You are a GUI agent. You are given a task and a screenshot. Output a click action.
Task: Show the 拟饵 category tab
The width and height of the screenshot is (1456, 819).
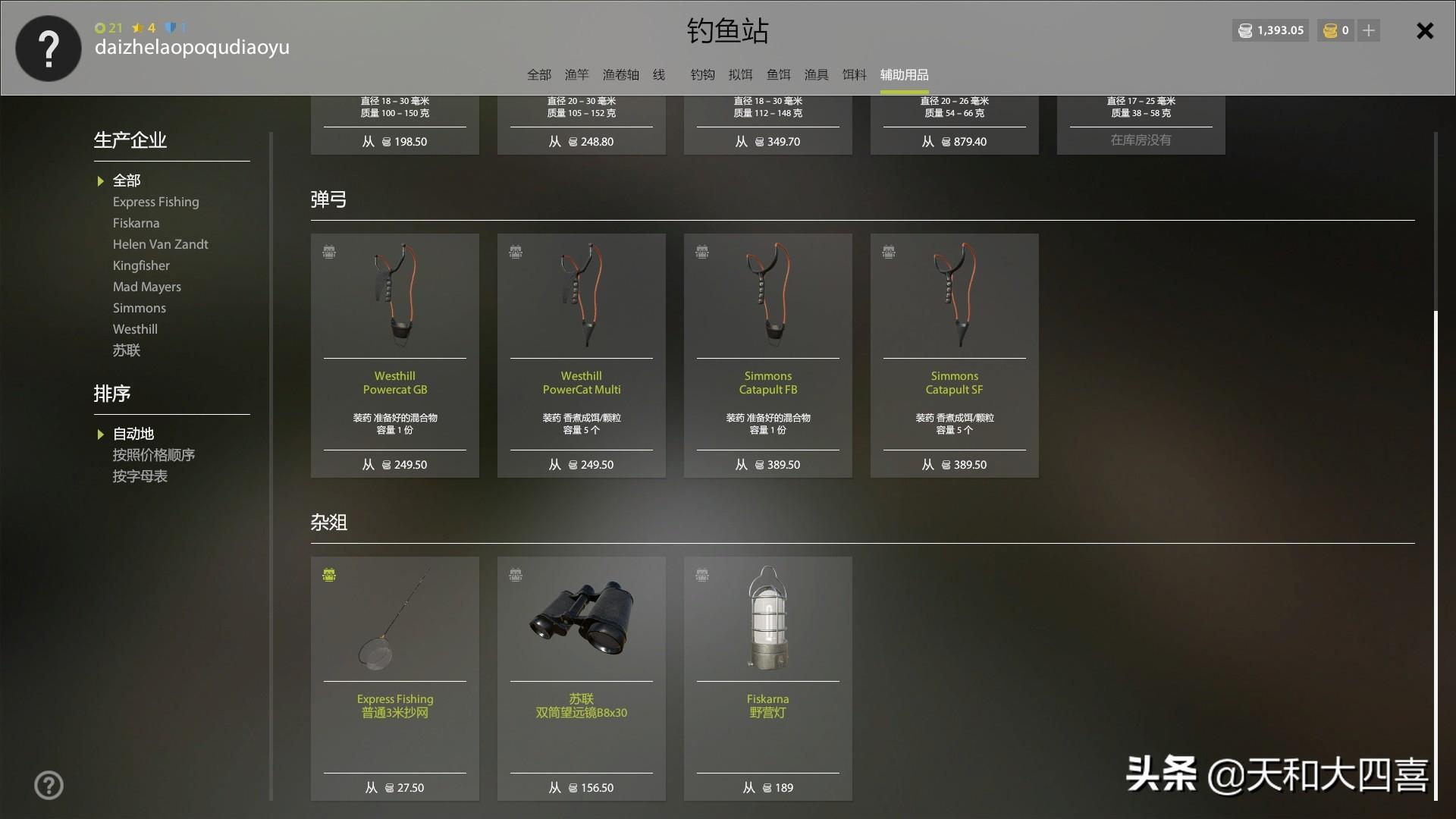pos(740,74)
